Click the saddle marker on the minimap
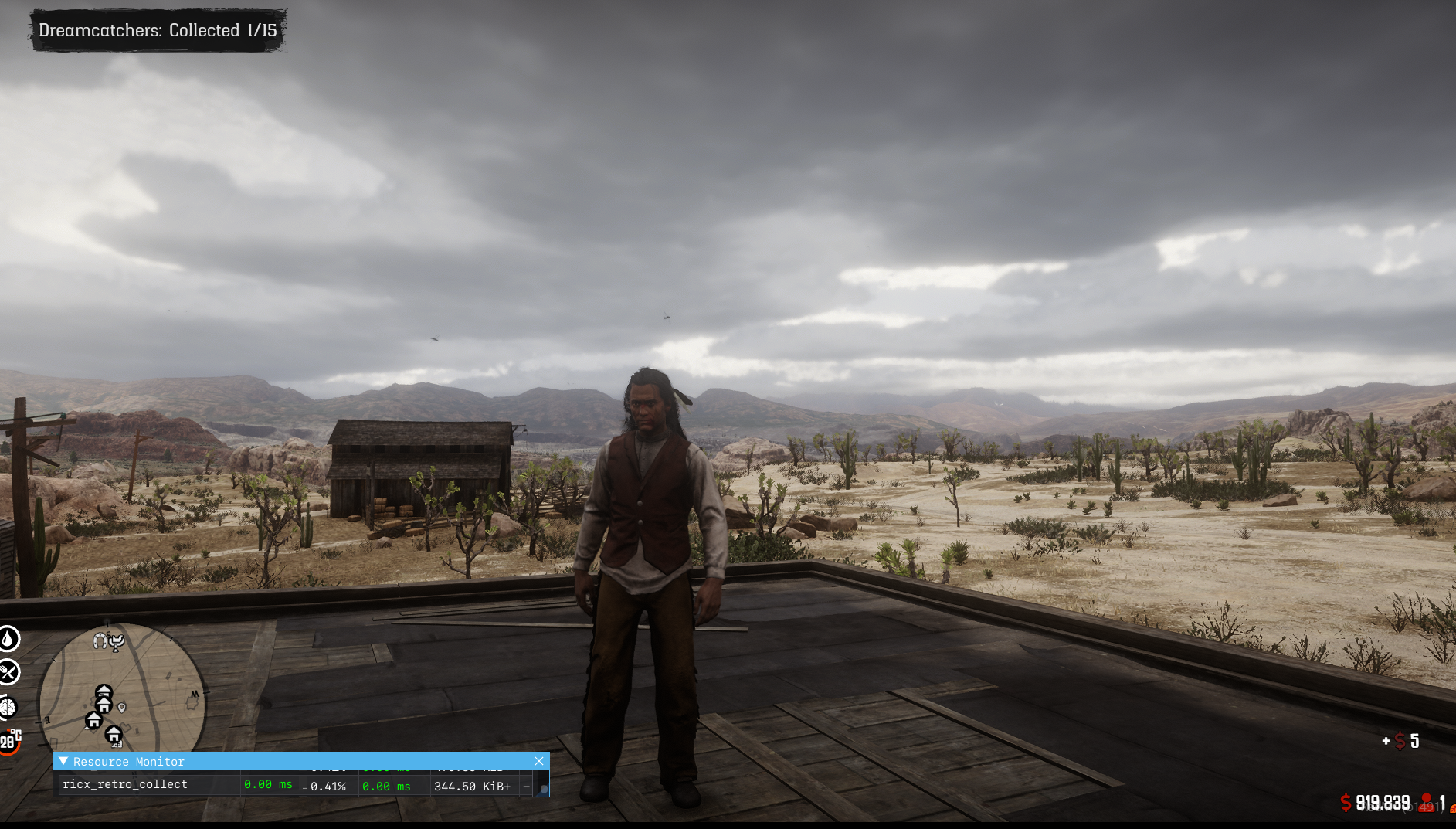The height and width of the screenshot is (829, 1456). [117, 641]
